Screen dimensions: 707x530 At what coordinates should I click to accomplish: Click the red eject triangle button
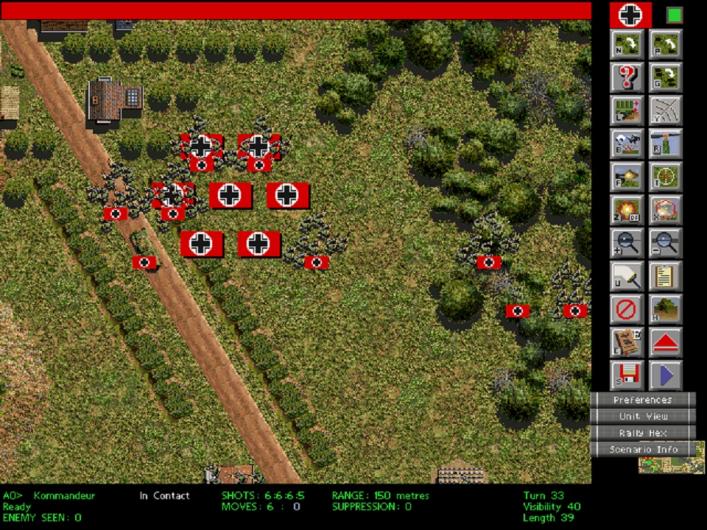666,342
